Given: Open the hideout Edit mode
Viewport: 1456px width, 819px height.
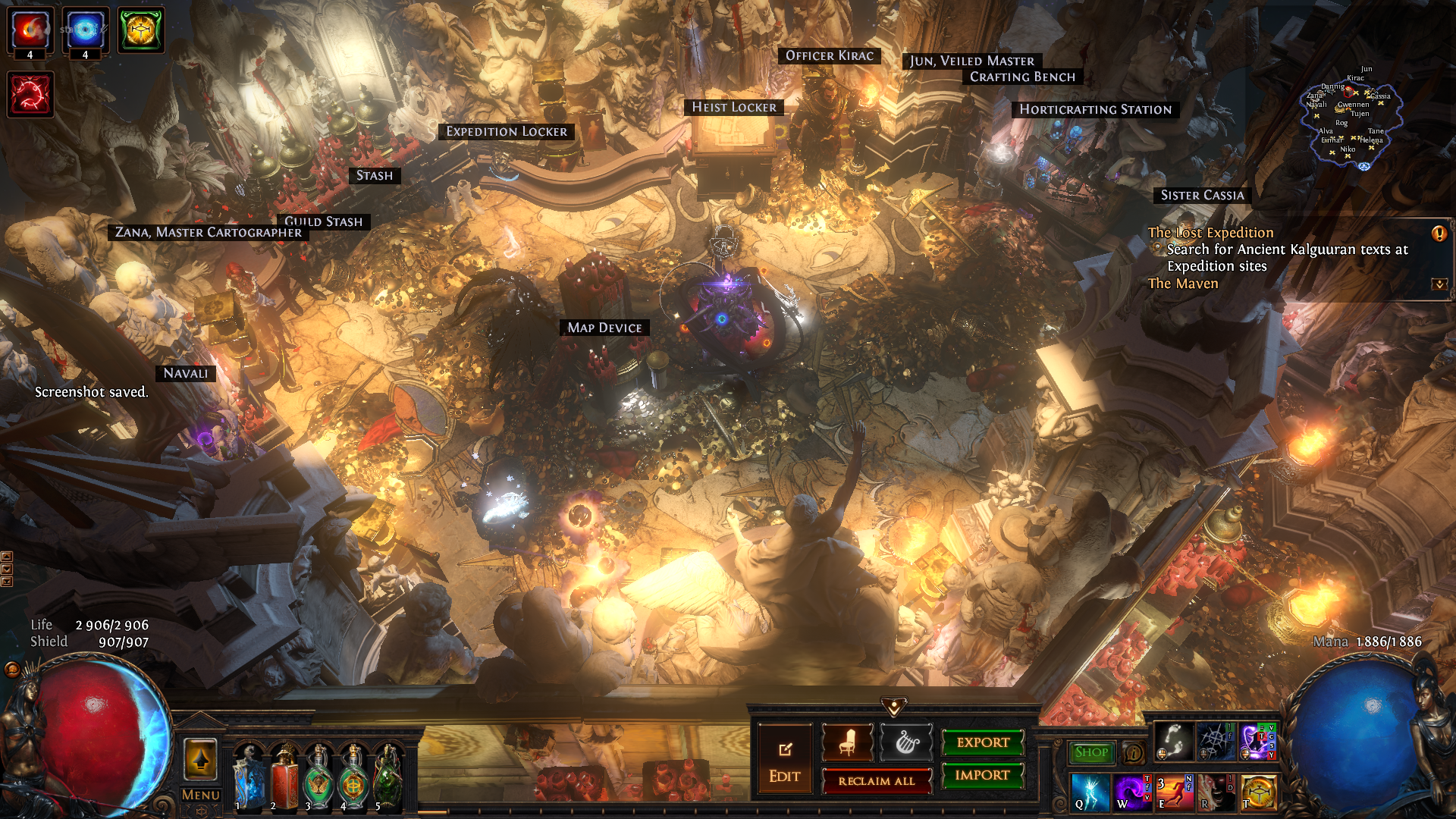Looking at the screenshot, I should [785, 761].
